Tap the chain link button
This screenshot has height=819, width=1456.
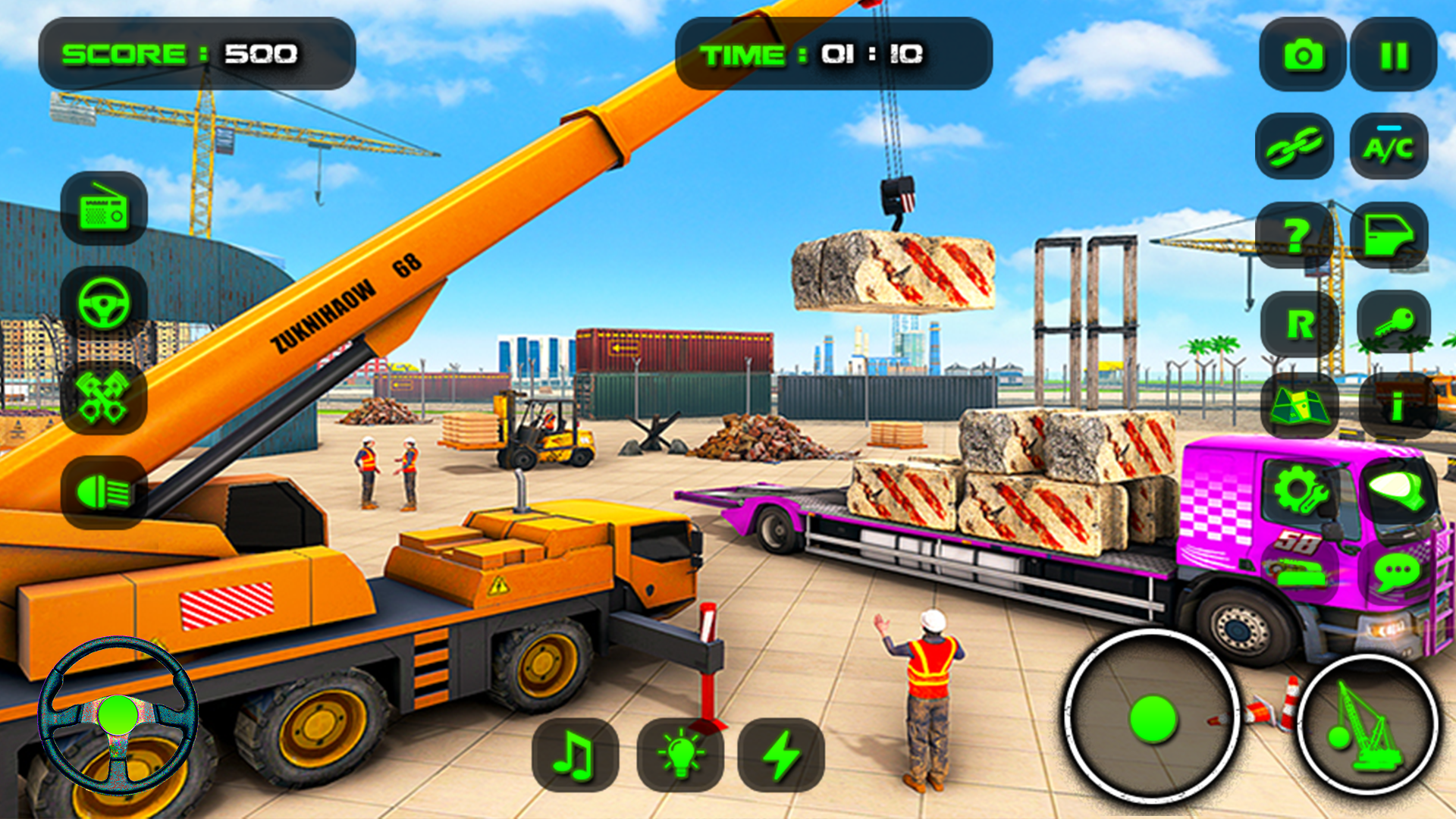(x=1294, y=146)
